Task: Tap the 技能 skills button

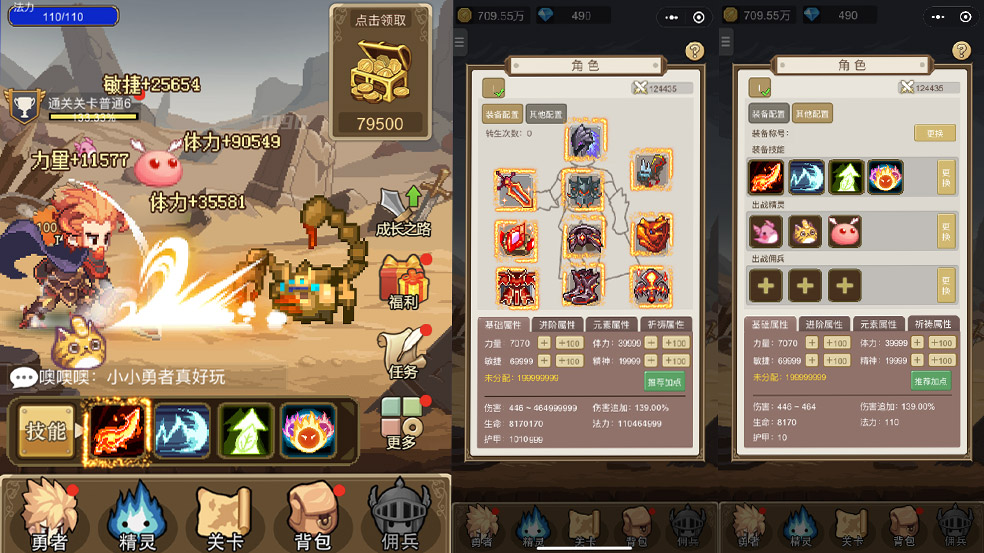Action: 46,431
